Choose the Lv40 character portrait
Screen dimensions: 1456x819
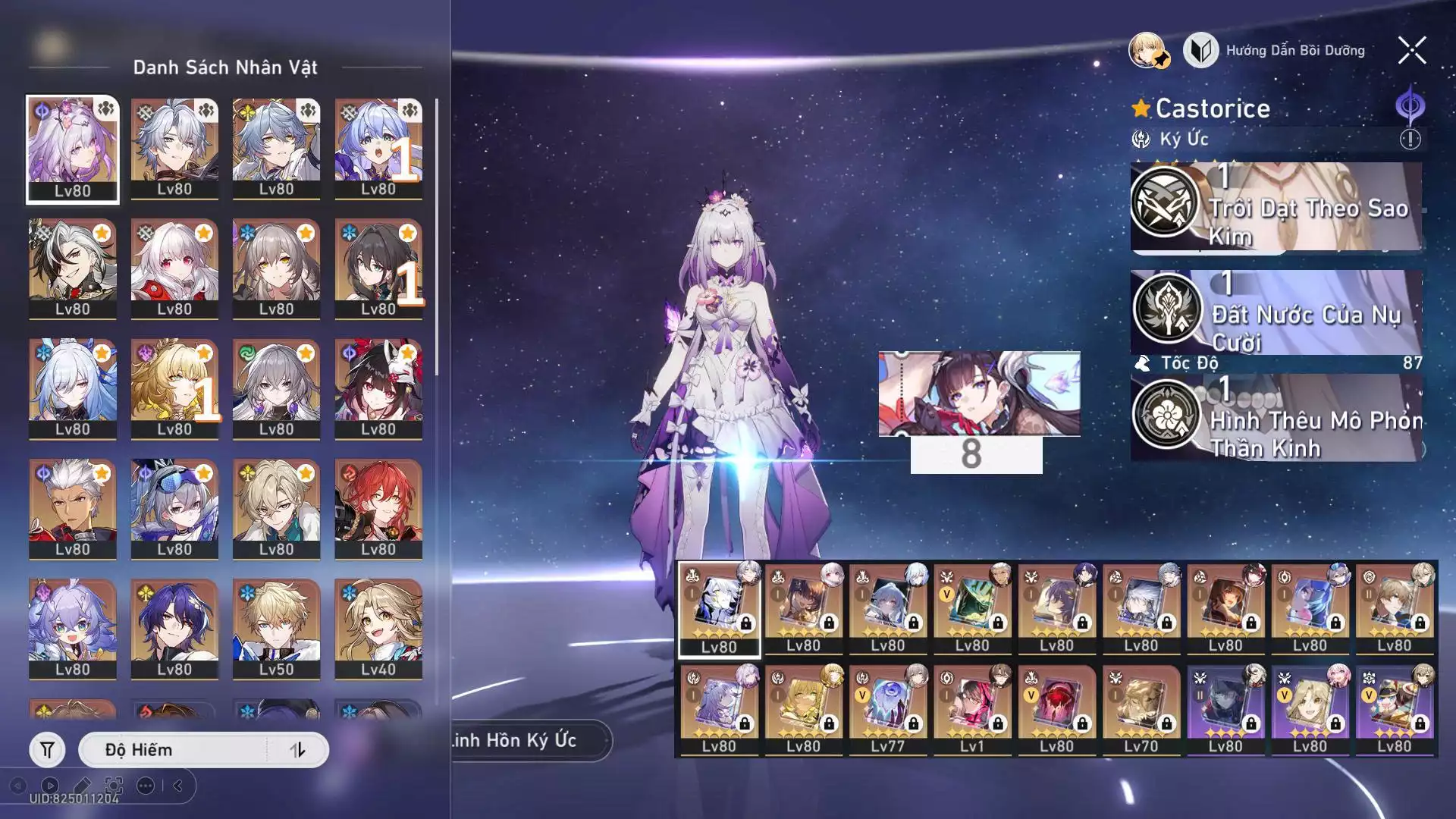[378, 629]
